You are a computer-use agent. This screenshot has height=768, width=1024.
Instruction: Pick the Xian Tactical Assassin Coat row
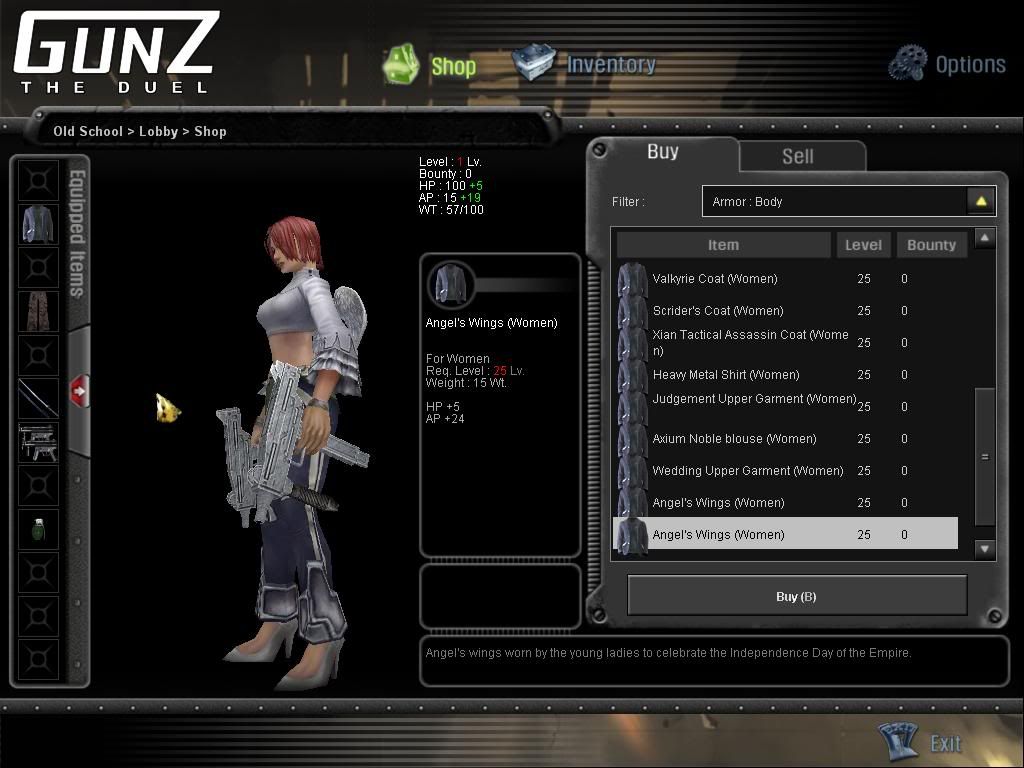750,343
